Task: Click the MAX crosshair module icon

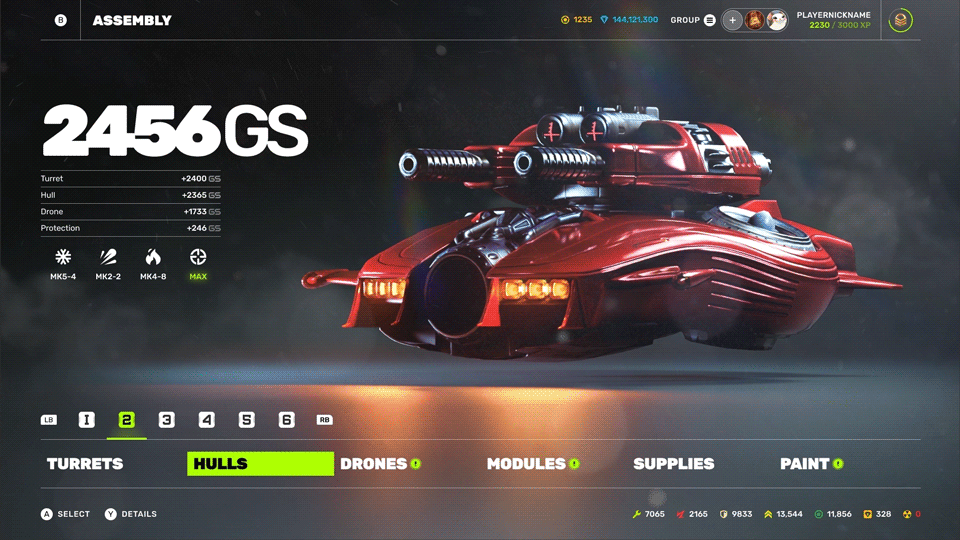Action: (198, 257)
